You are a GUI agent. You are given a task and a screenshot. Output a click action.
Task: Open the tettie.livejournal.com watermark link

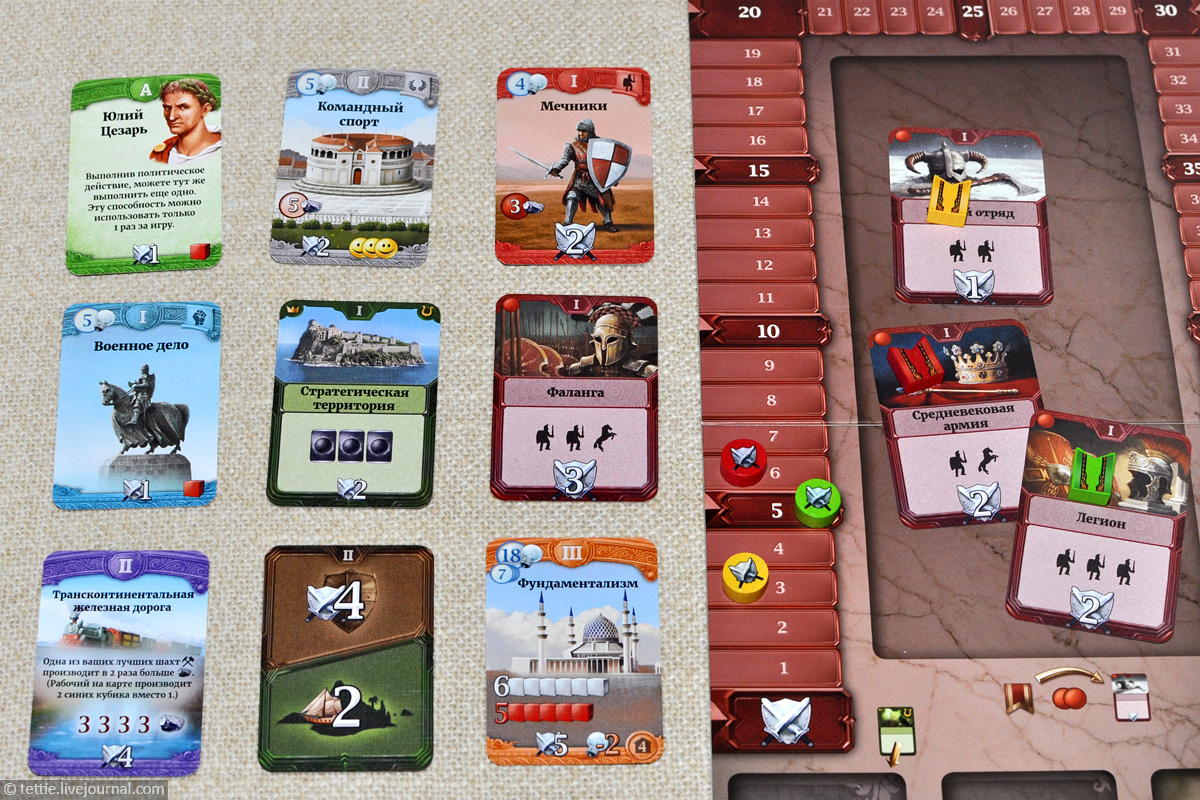(x=84, y=789)
